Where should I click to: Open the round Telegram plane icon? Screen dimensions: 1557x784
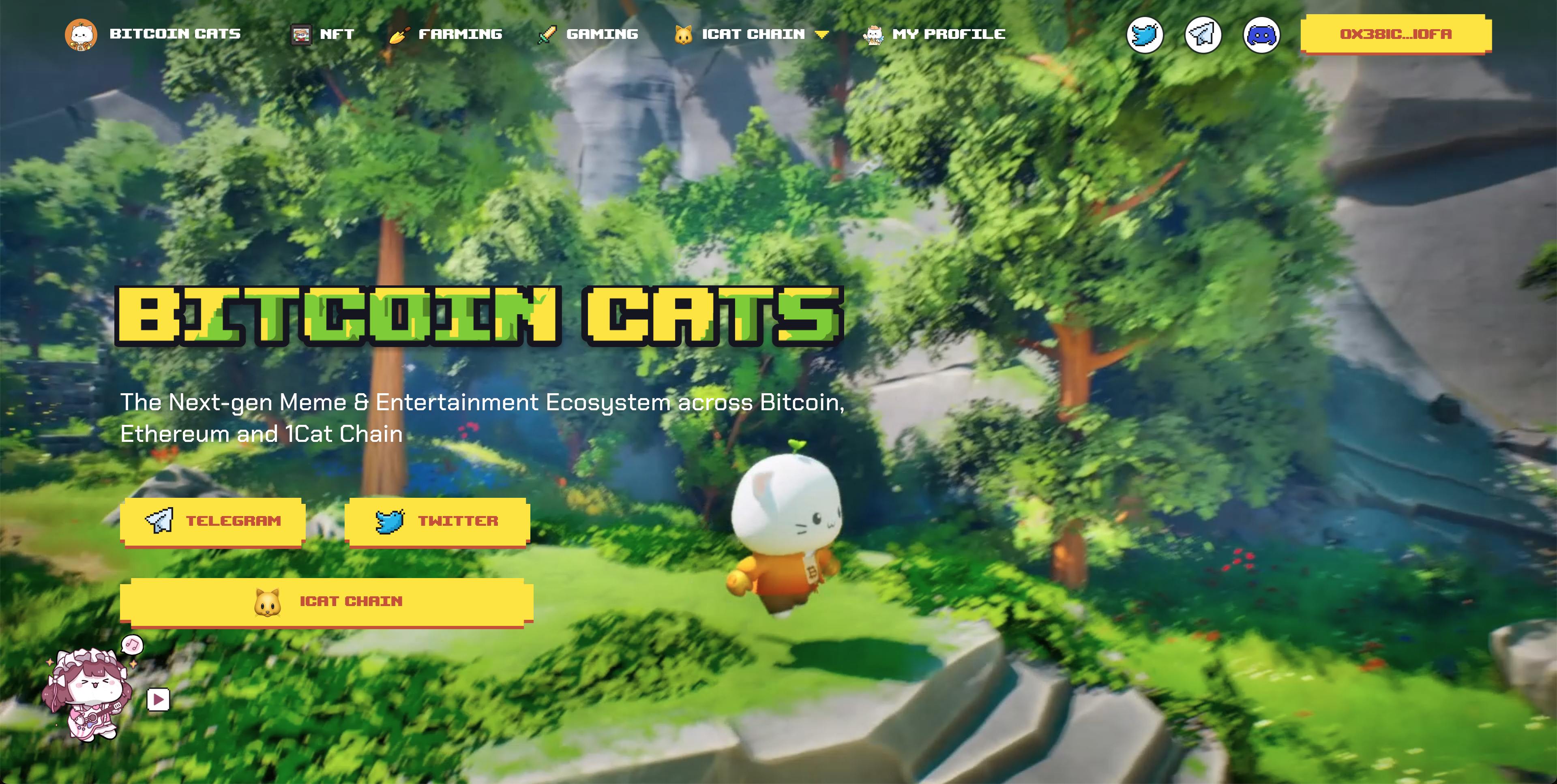(1202, 35)
